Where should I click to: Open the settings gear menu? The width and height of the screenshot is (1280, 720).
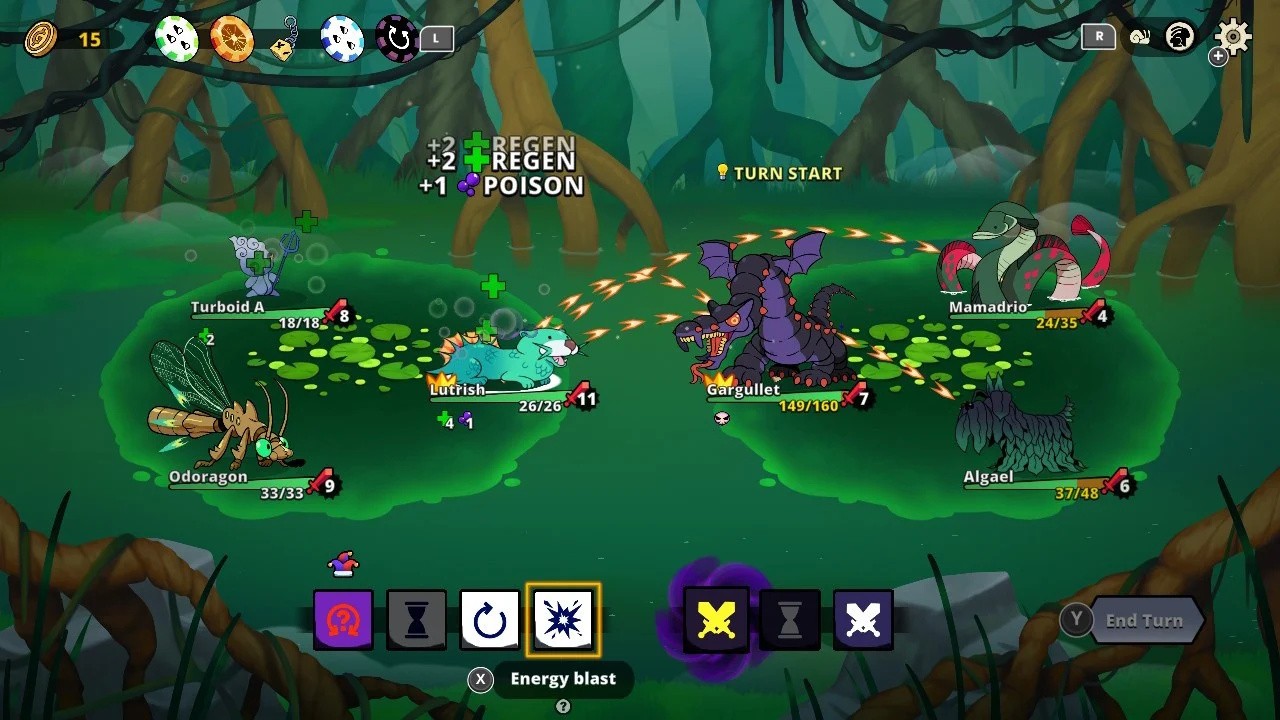click(1233, 38)
